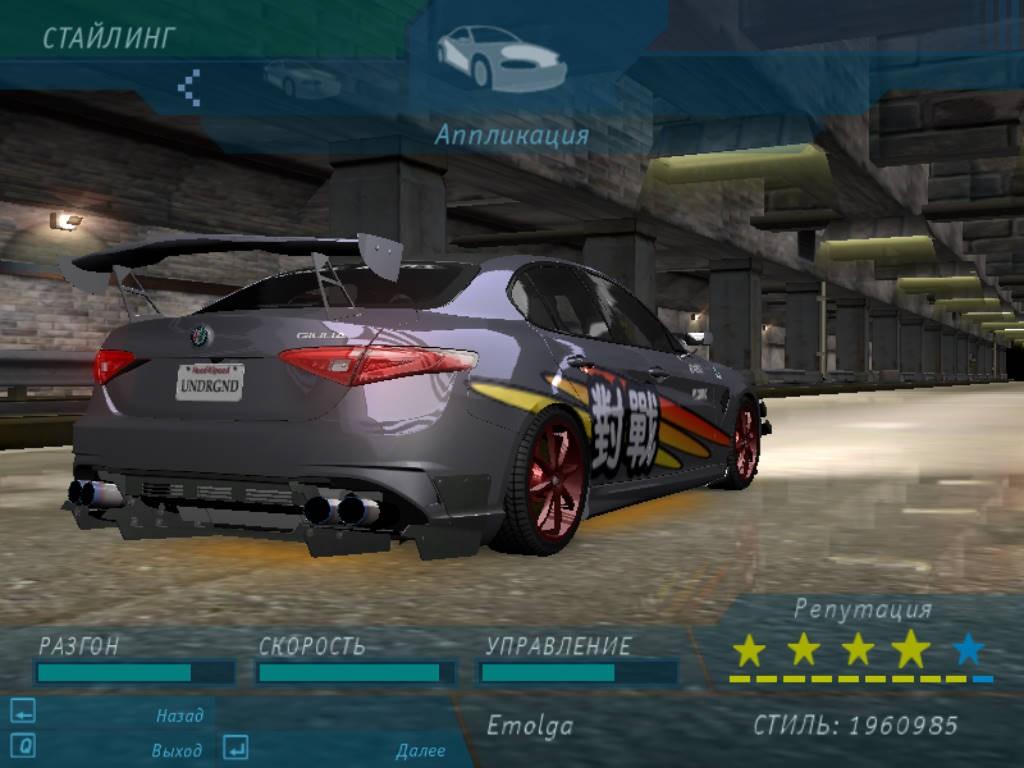This screenshot has width=1024, height=768.
Task: Choose the dimmed previous car icon
Action: (x=301, y=79)
